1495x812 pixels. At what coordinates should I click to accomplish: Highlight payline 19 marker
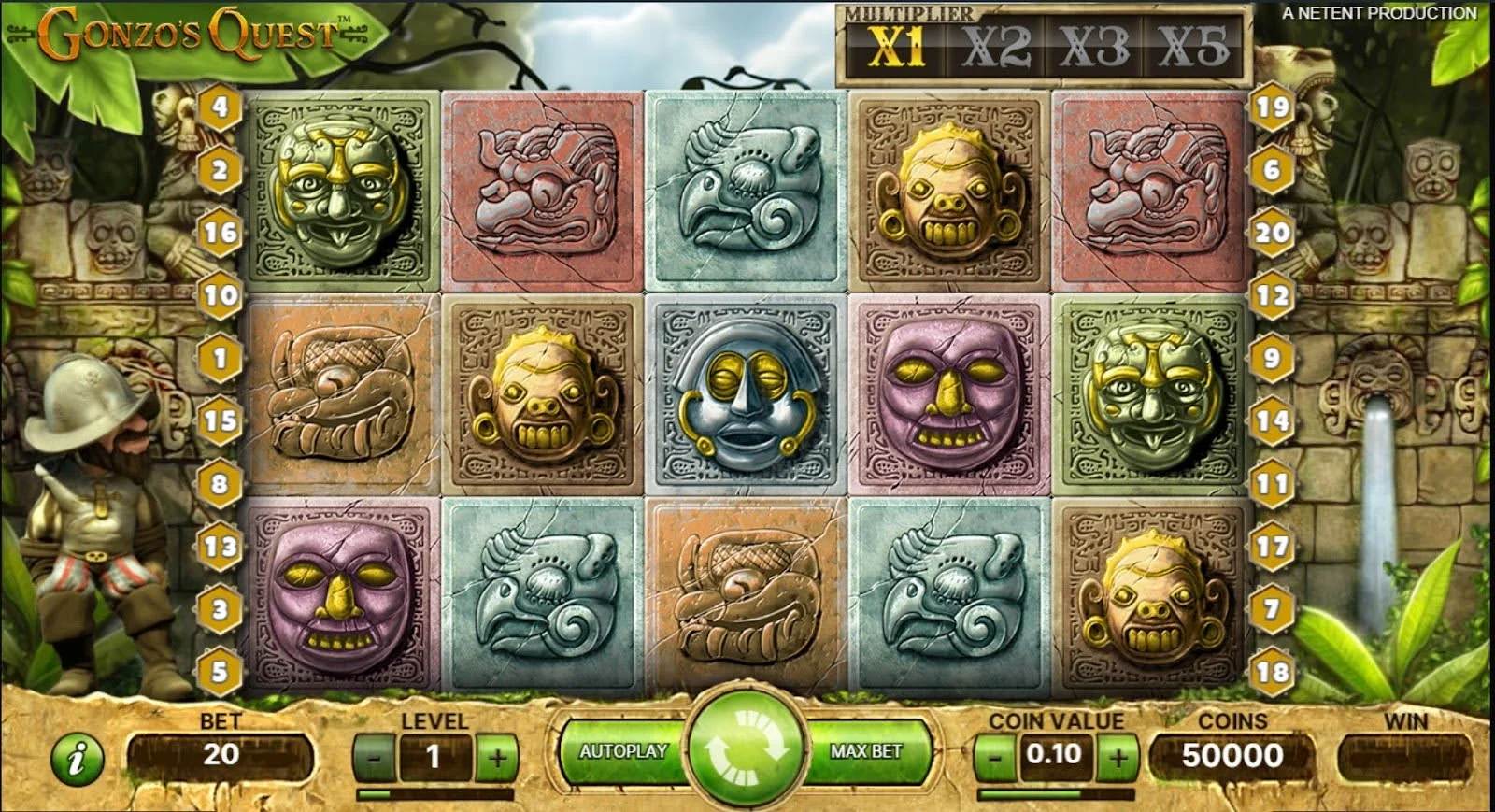1273,107
